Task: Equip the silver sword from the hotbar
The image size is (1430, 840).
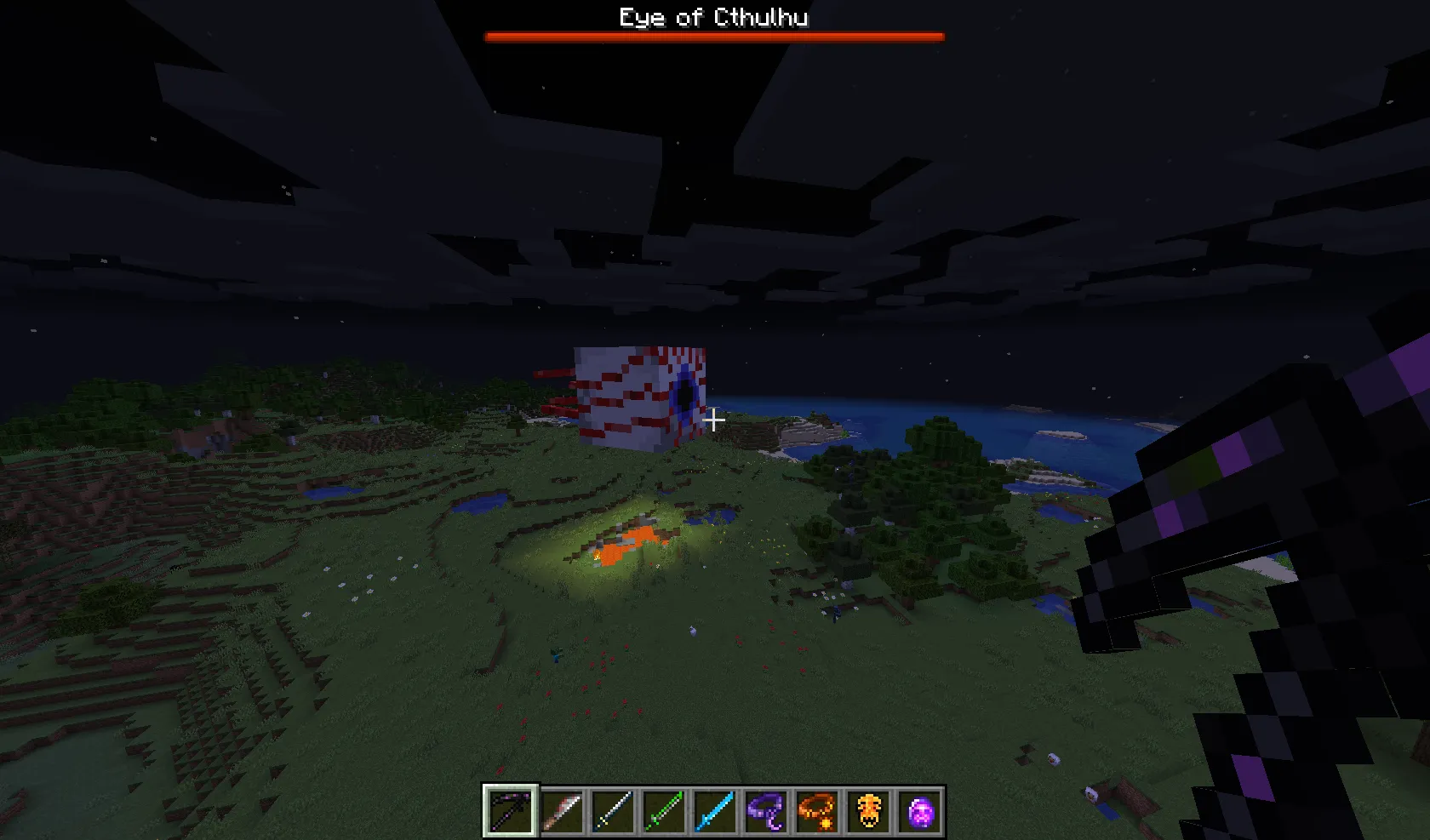Action: pyautogui.click(x=615, y=809)
